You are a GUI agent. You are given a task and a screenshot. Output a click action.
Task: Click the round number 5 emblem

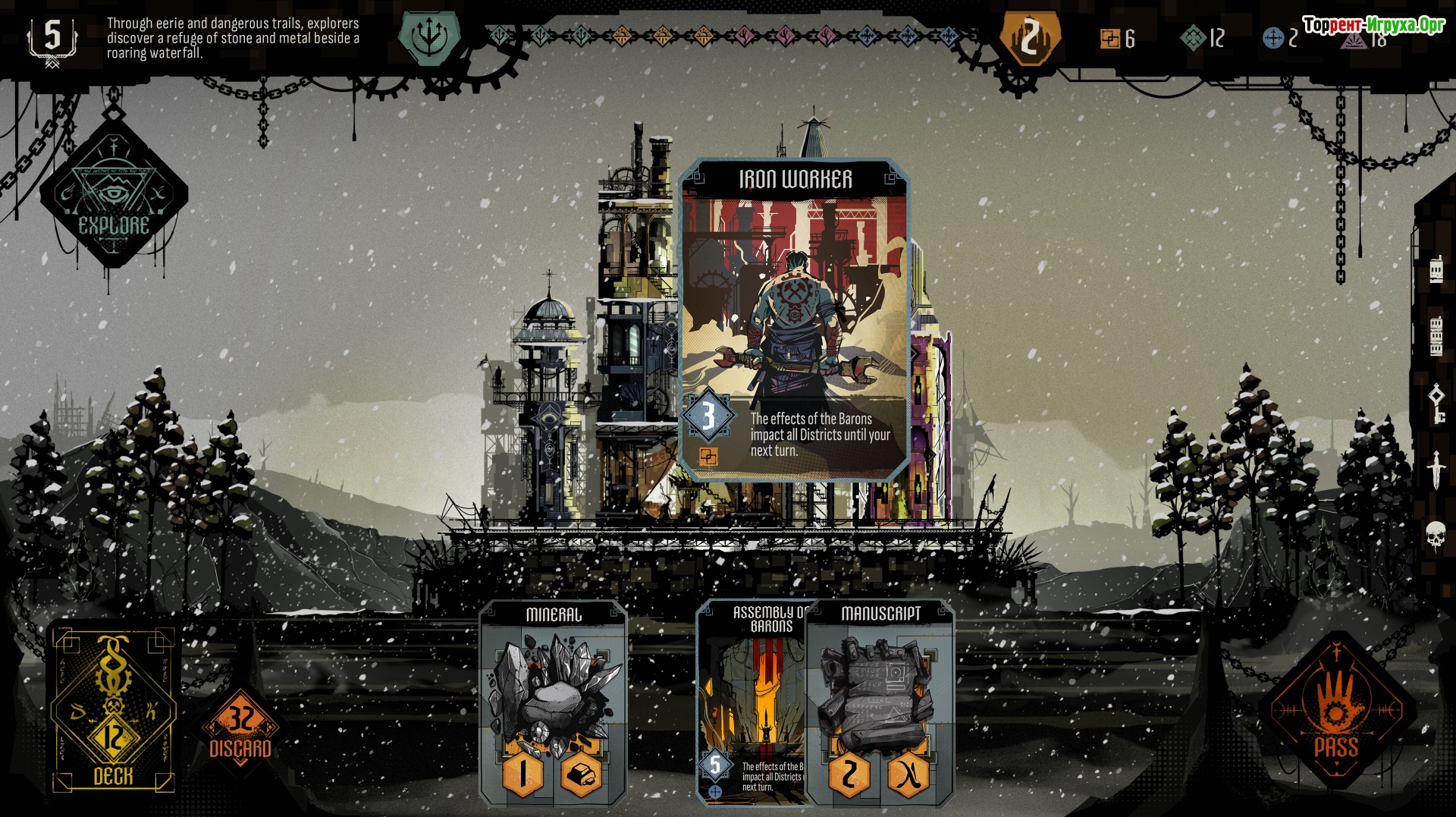[52, 38]
